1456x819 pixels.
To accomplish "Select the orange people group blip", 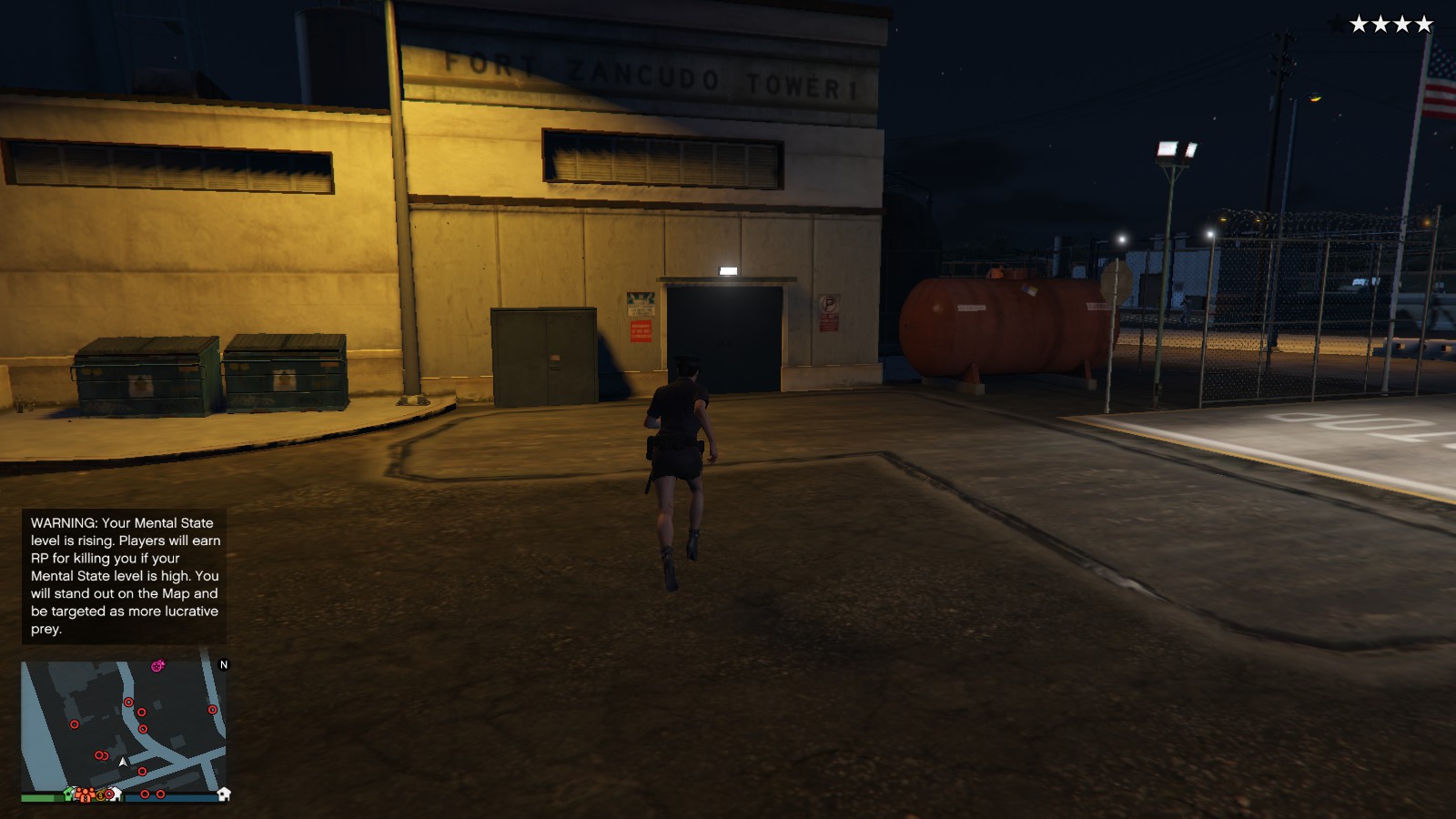I will pyautogui.click(x=84, y=794).
